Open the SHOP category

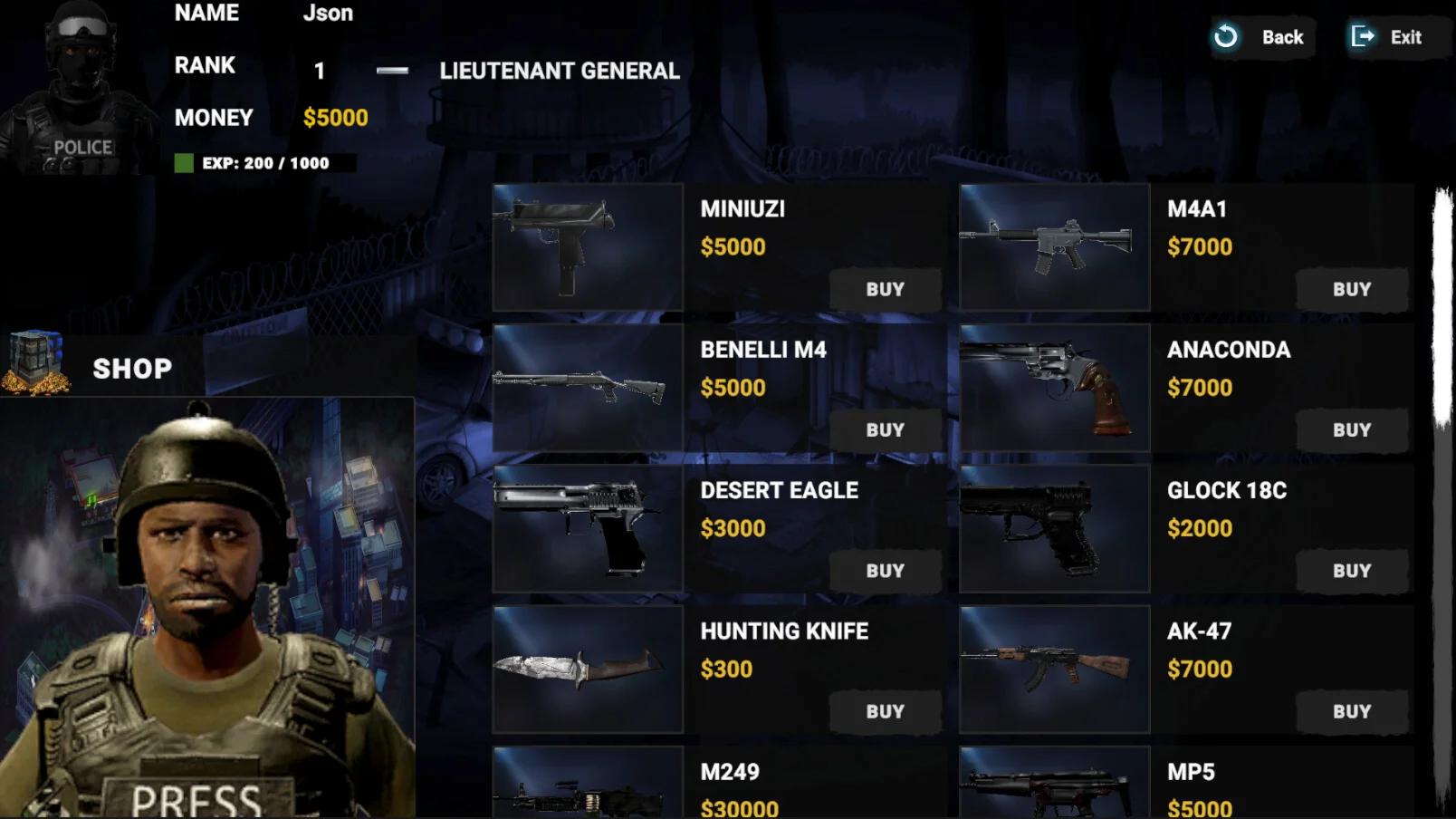pos(131,369)
